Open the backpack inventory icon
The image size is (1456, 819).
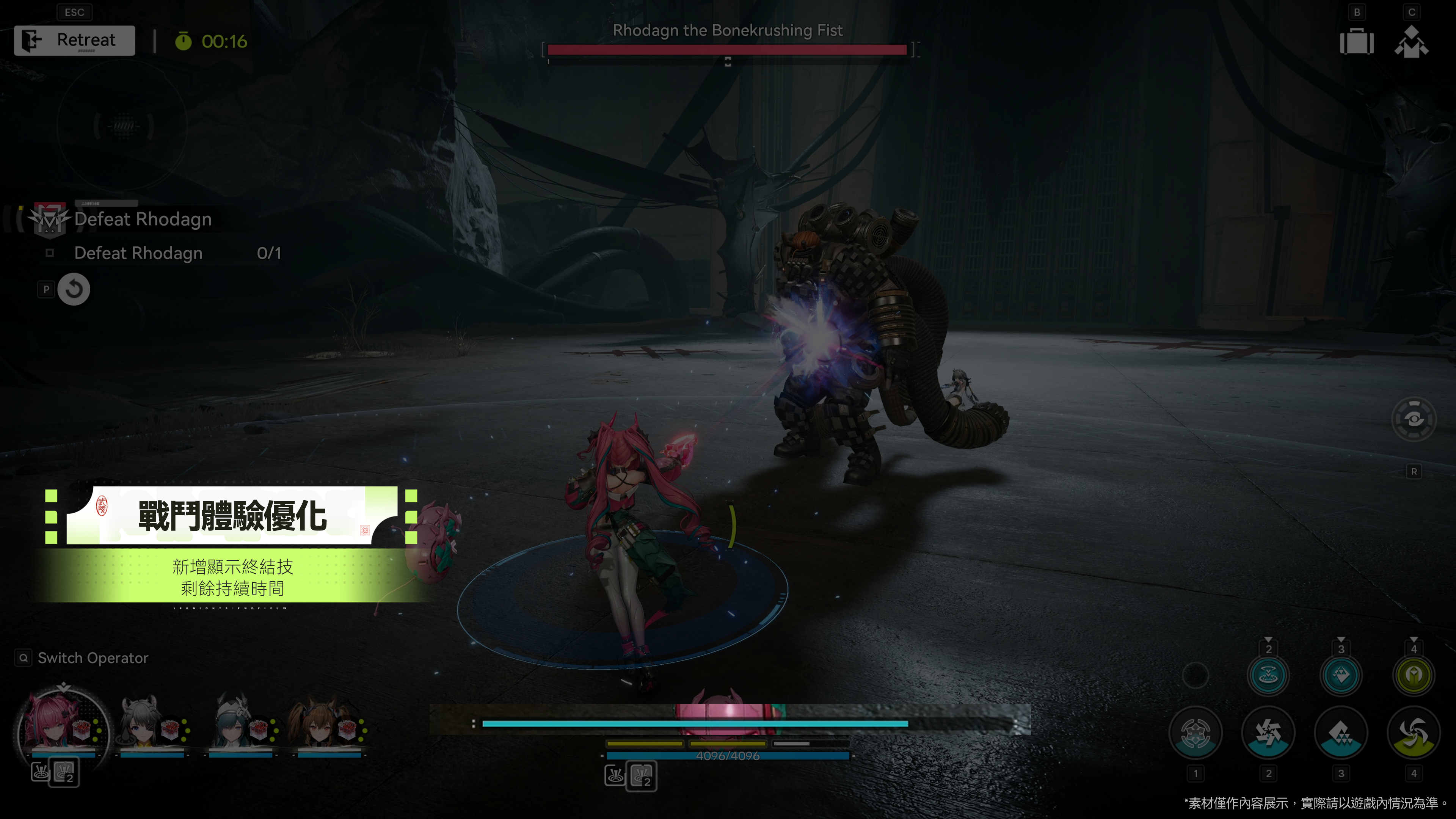[1357, 42]
